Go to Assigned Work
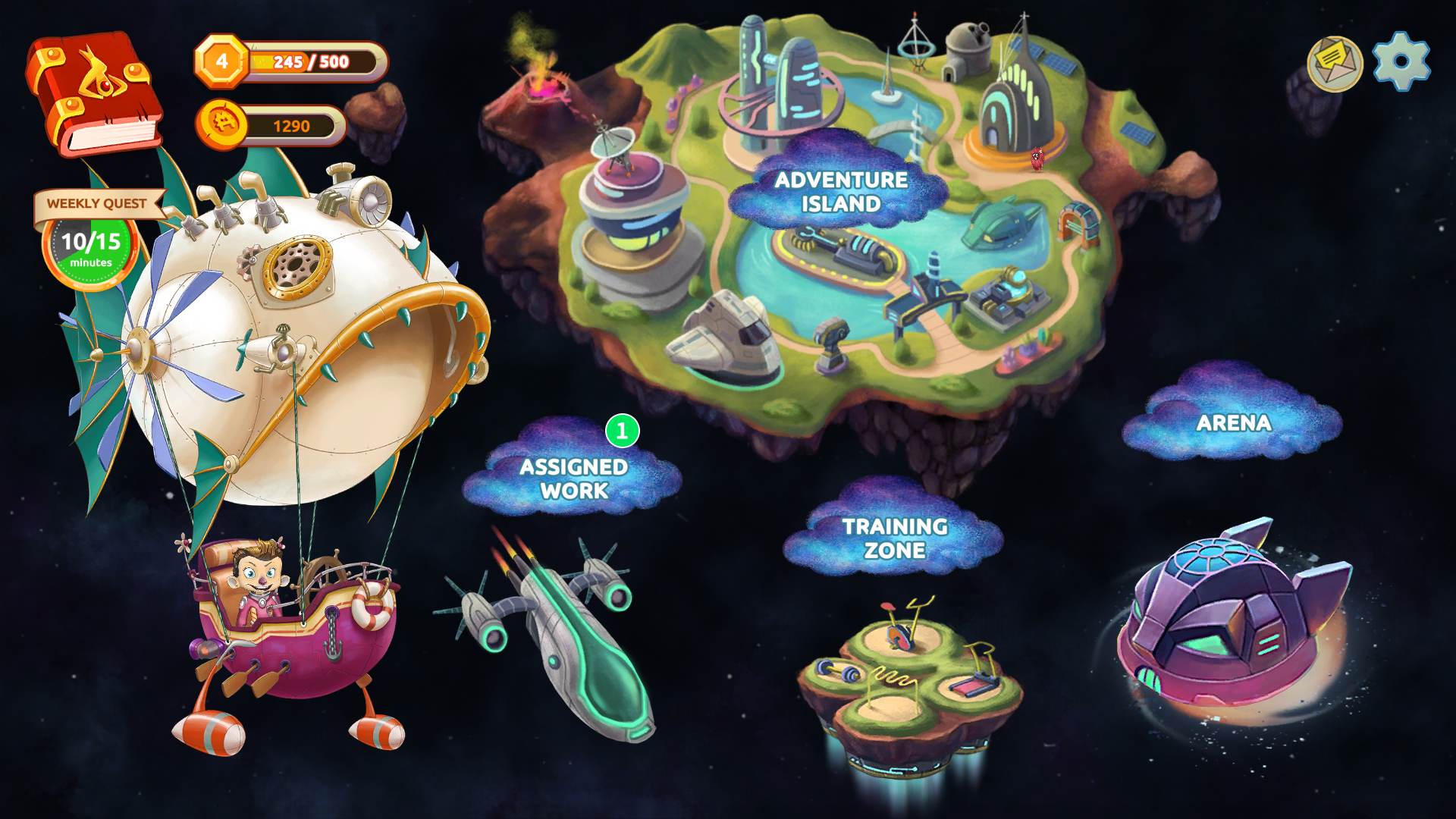 click(573, 478)
